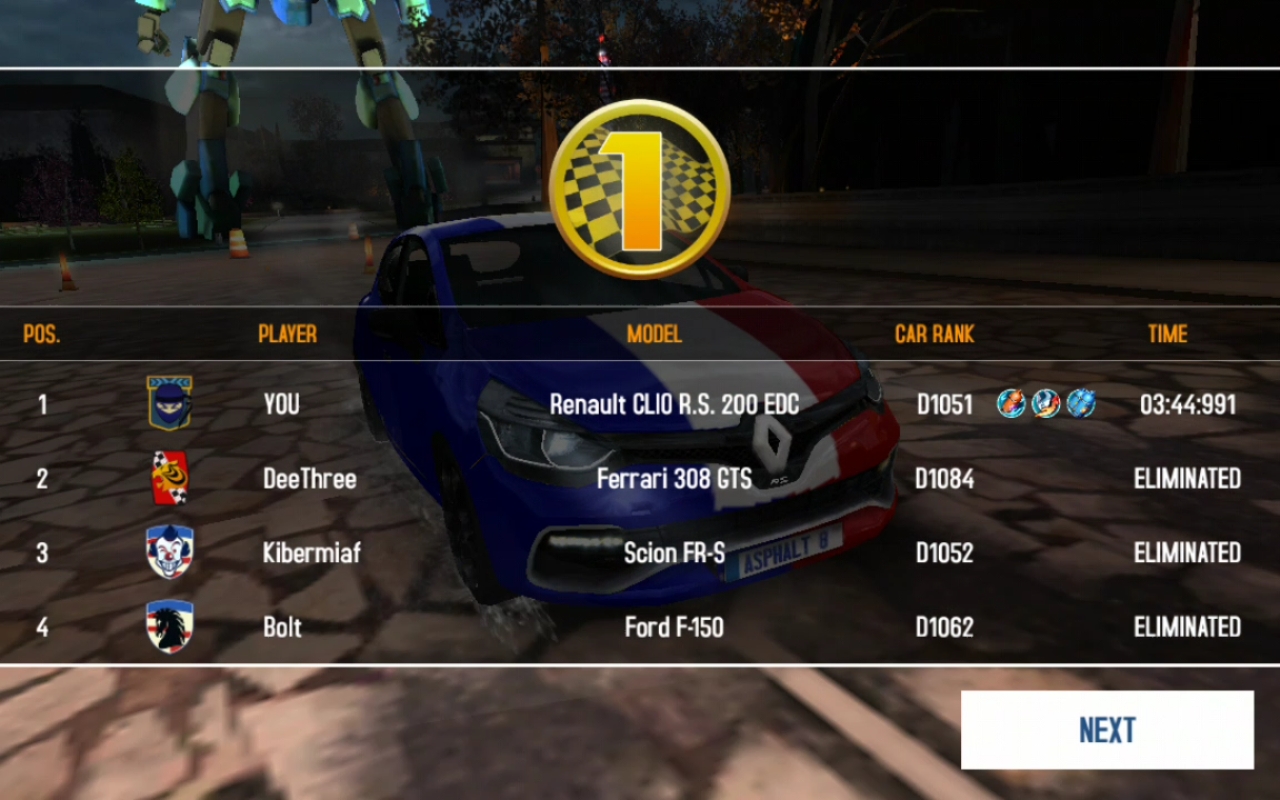Click the PLAYER column header
Viewport: 1280px width, 800px height.
click(x=287, y=334)
